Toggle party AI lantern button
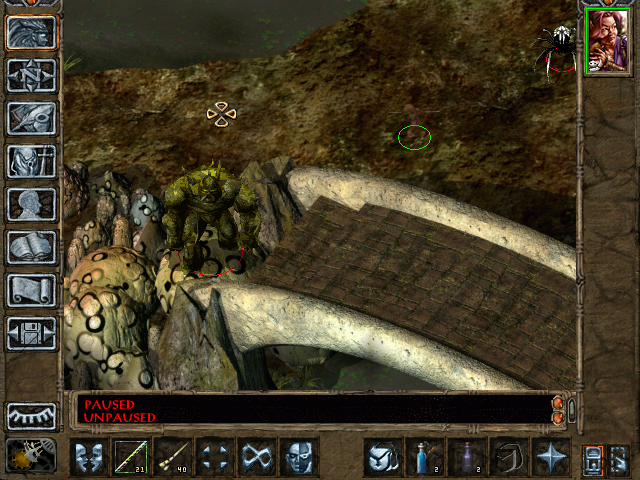Screen dimensions: 640x480 click(31, 455)
